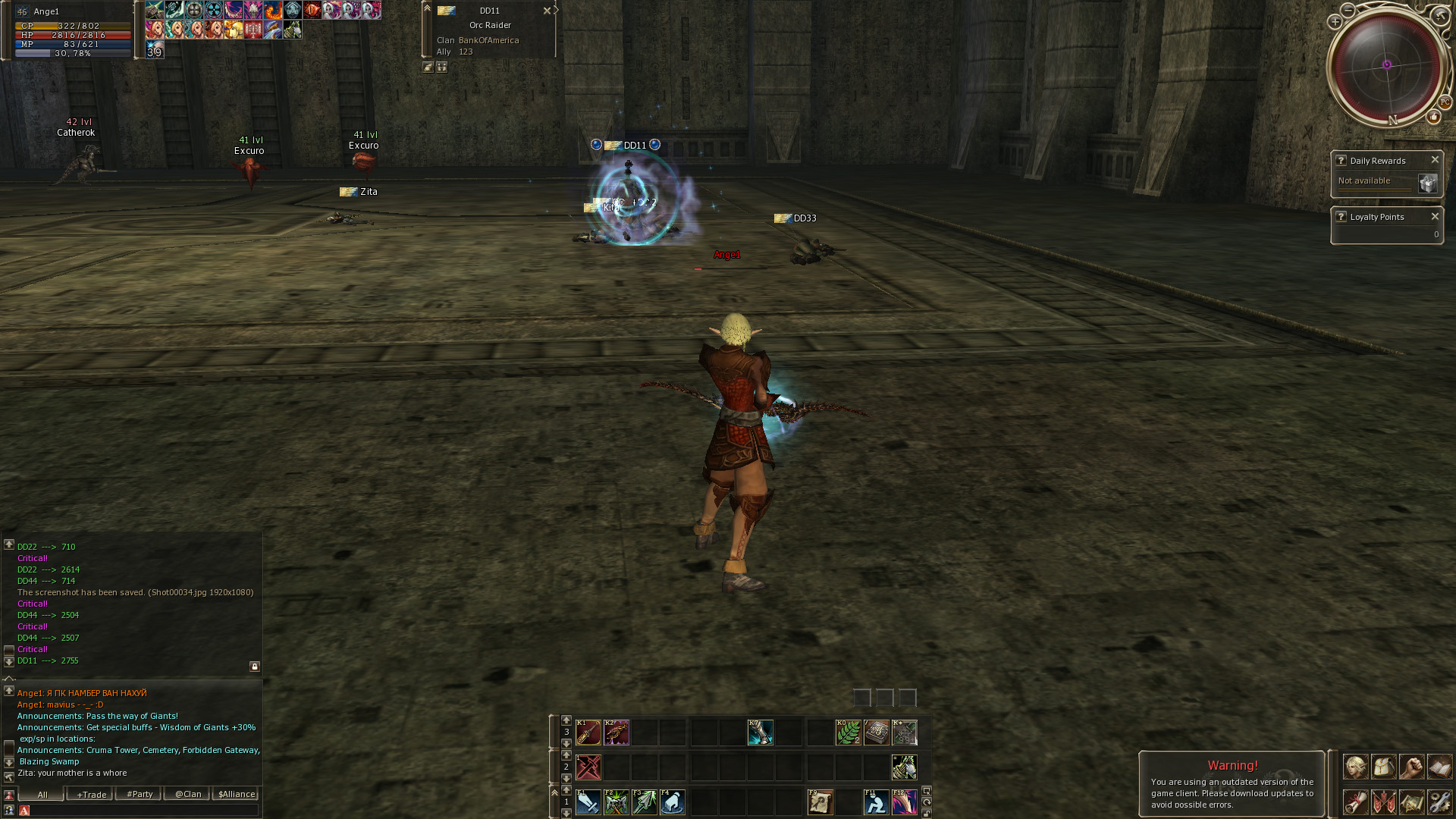Use the F9 scroll item
The image size is (1456, 819).
click(820, 802)
